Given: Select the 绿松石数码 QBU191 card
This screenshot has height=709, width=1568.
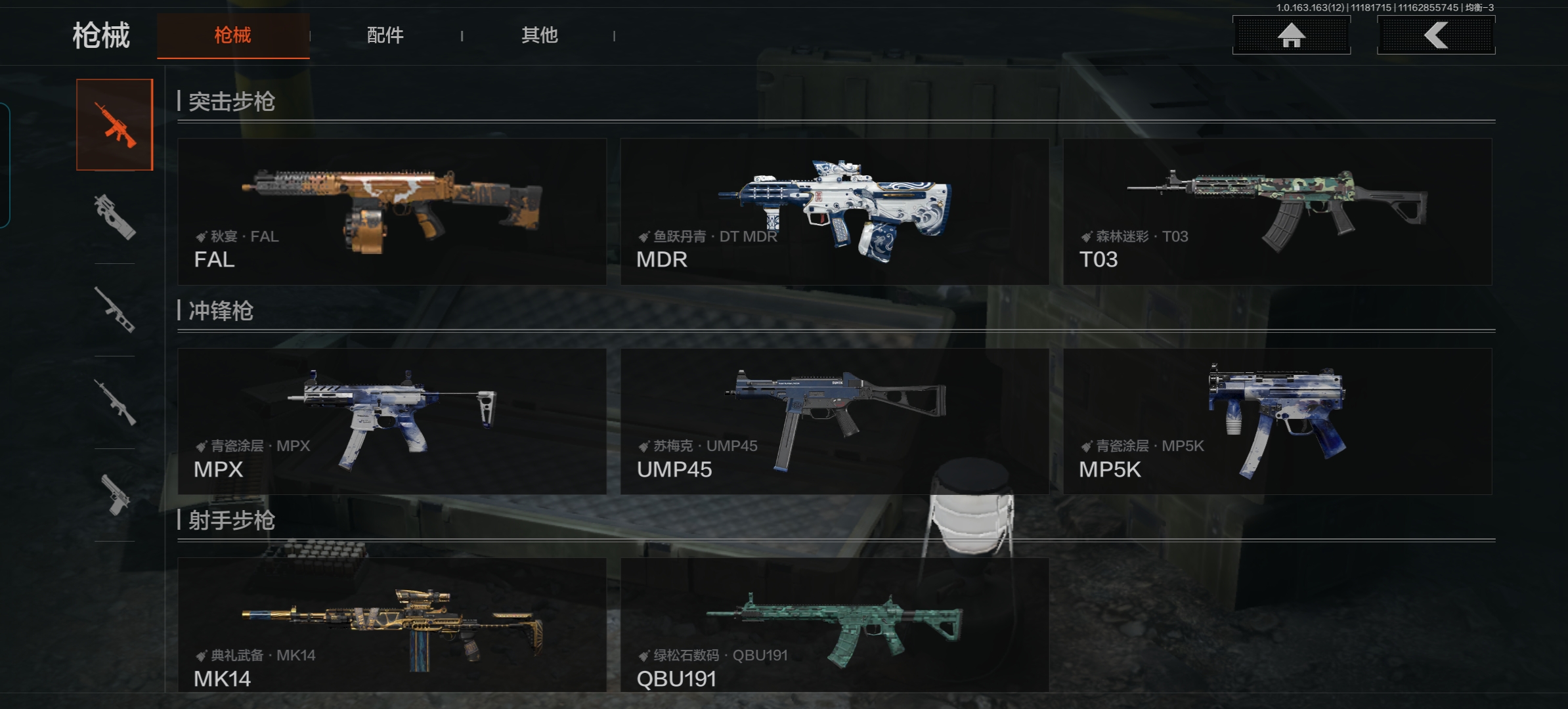Looking at the screenshot, I should pyautogui.click(x=834, y=625).
